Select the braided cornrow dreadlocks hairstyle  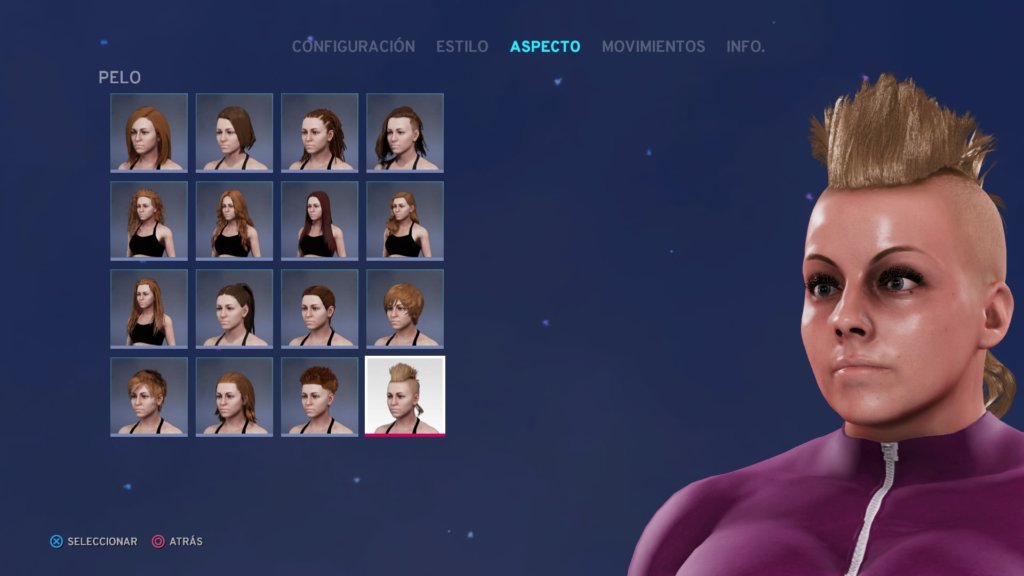tap(320, 132)
